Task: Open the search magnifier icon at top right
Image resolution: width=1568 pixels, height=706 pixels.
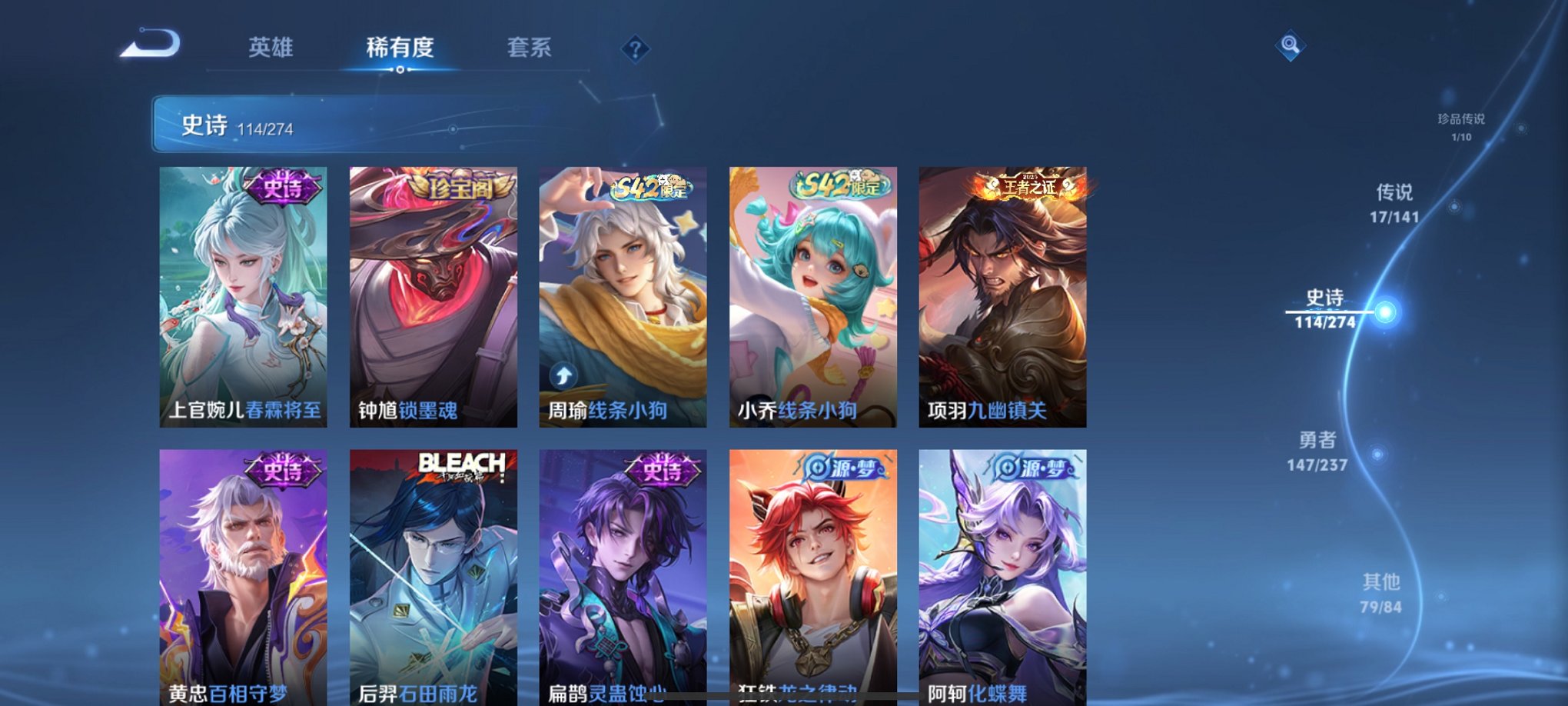Action: (1291, 44)
